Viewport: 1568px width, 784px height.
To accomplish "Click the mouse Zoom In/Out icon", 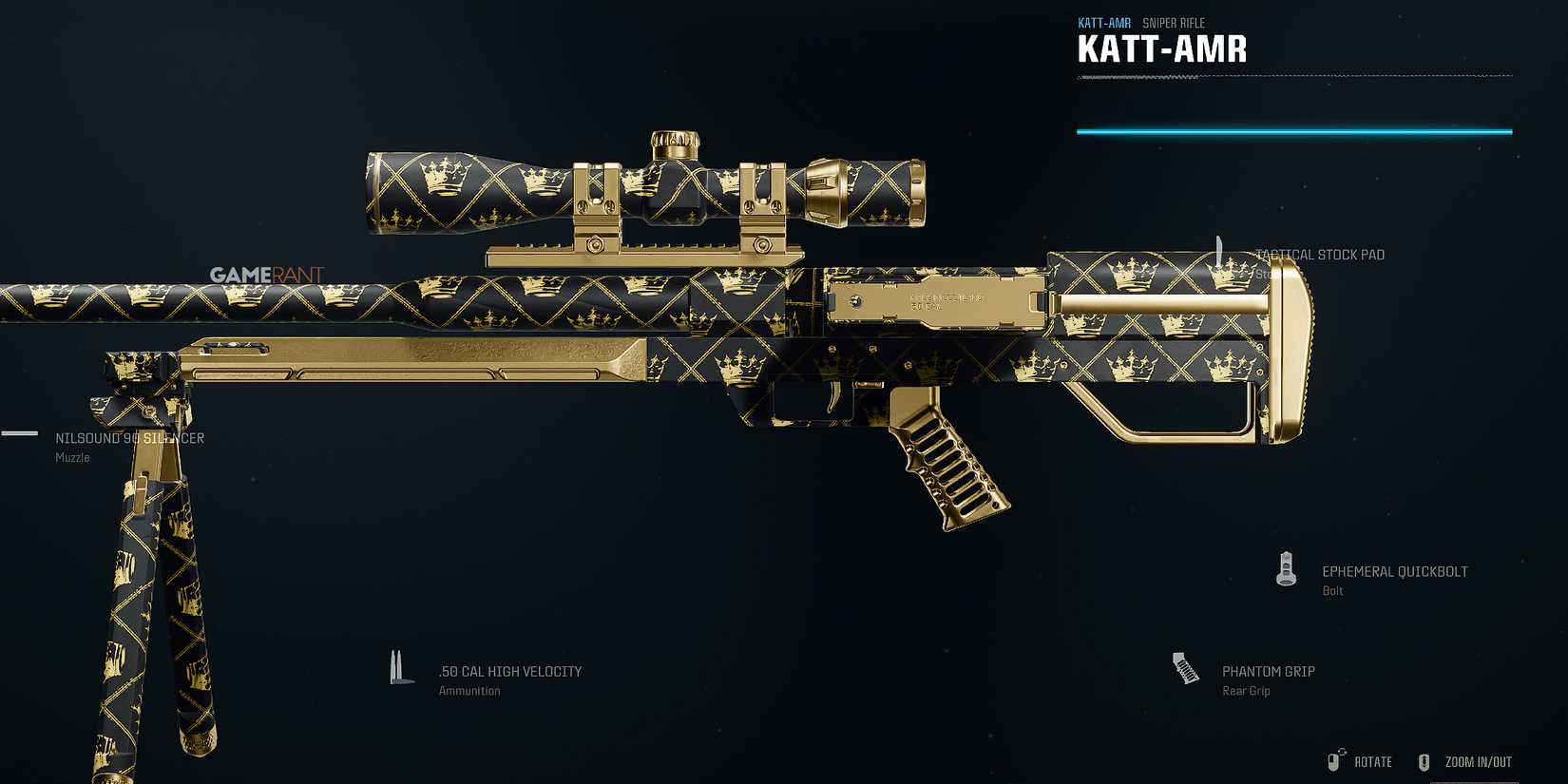I will [x=1425, y=760].
